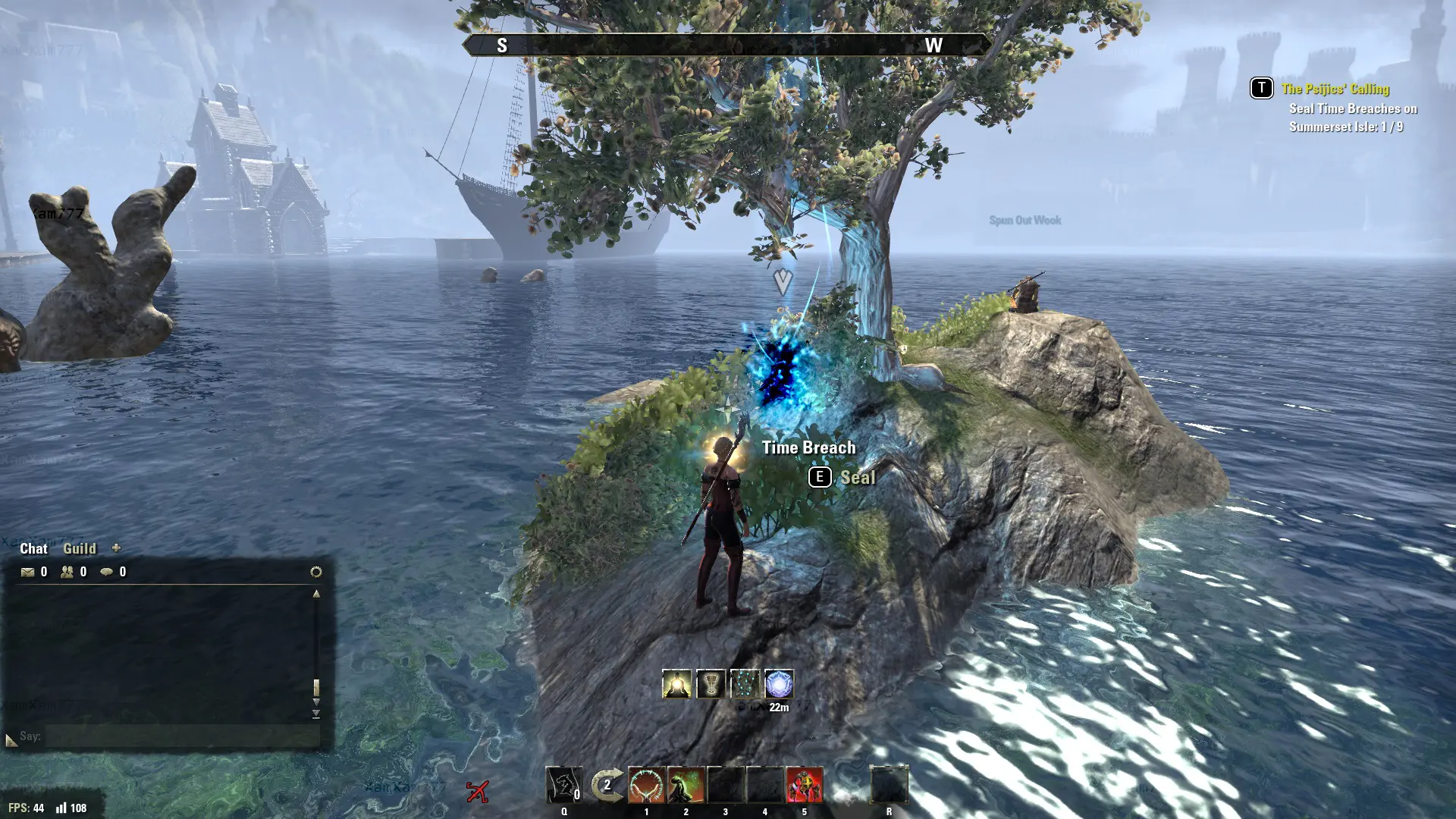Open the friends list icon
Image resolution: width=1456 pixels, height=819 pixels.
coord(67,572)
